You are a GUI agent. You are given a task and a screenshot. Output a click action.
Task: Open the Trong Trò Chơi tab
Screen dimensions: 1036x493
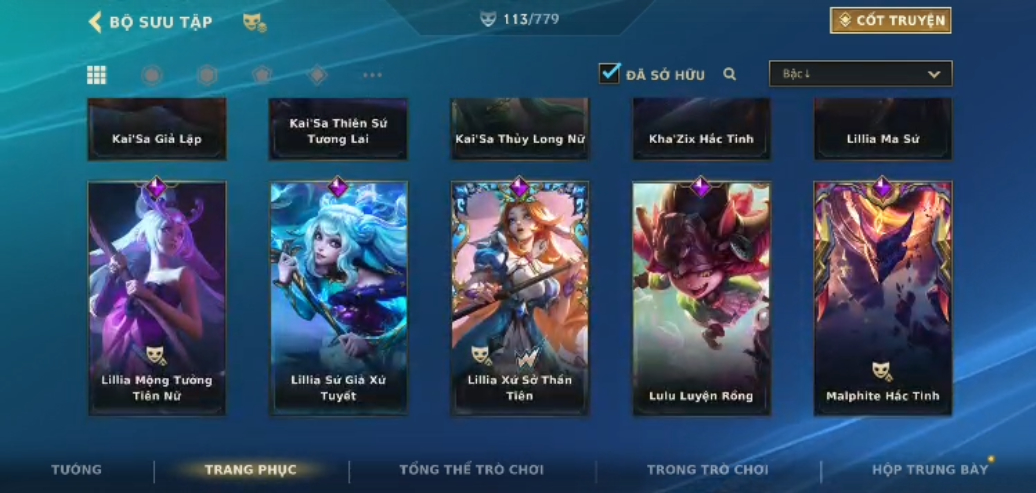click(x=708, y=470)
